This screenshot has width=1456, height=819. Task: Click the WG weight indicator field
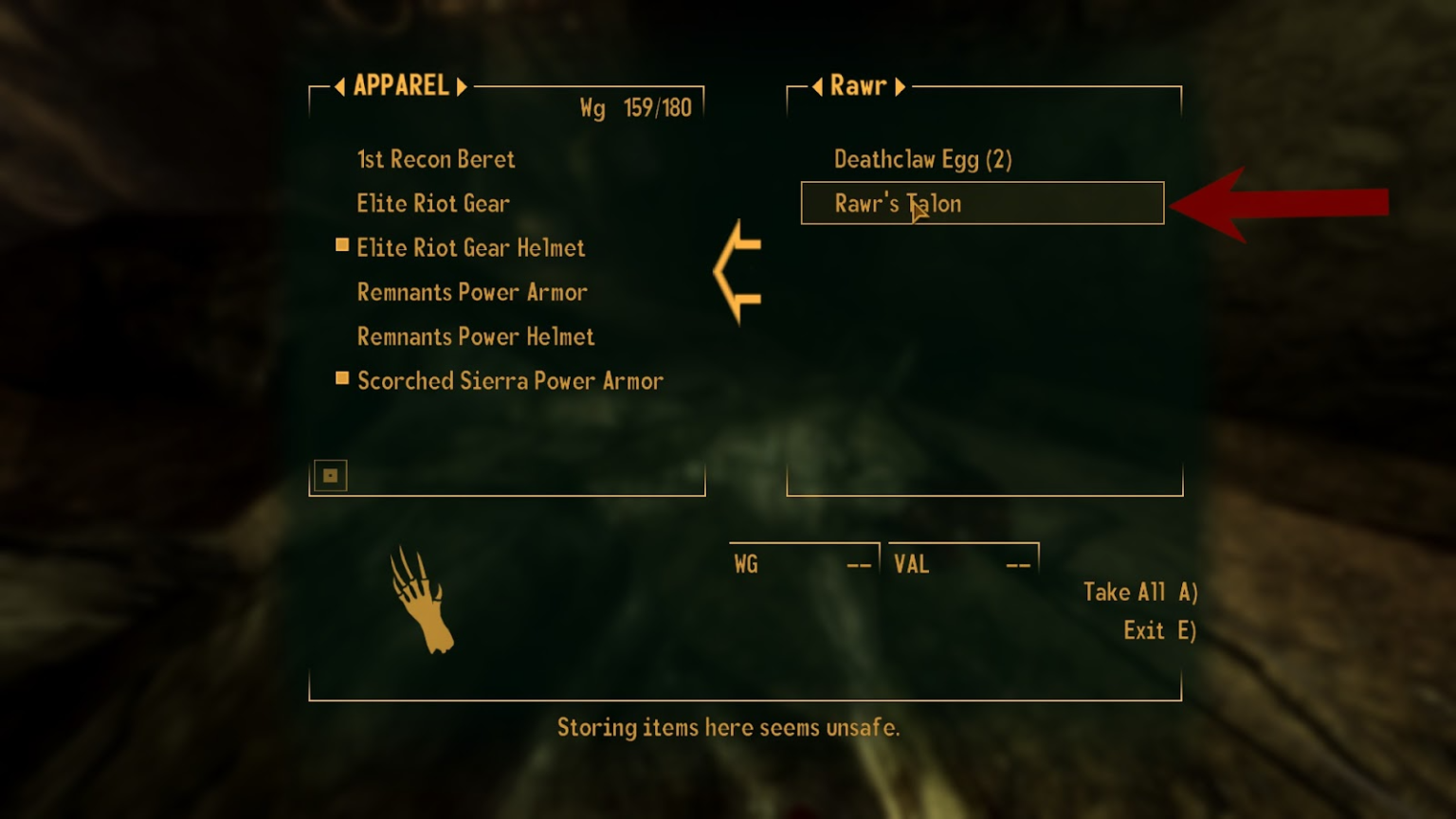pyautogui.click(x=802, y=562)
